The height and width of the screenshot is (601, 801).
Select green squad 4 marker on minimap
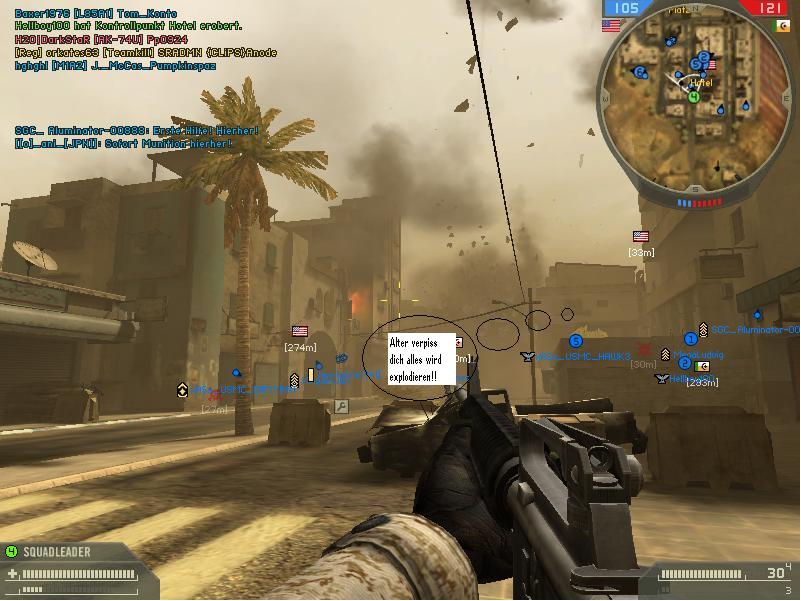tap(694, 97)
